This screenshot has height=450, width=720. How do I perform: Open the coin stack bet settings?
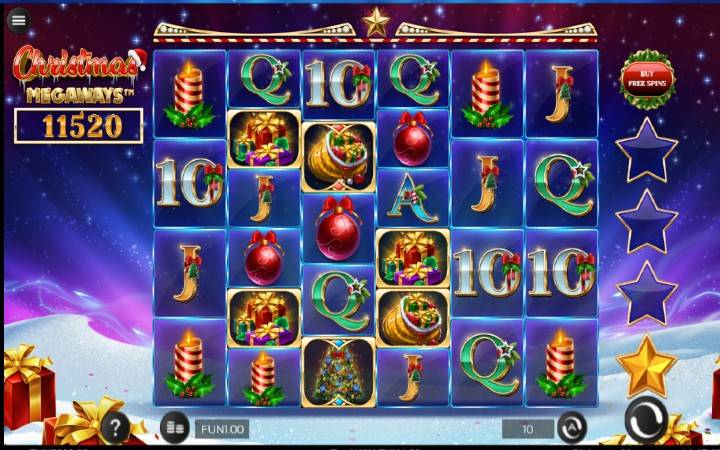(174, 428)
